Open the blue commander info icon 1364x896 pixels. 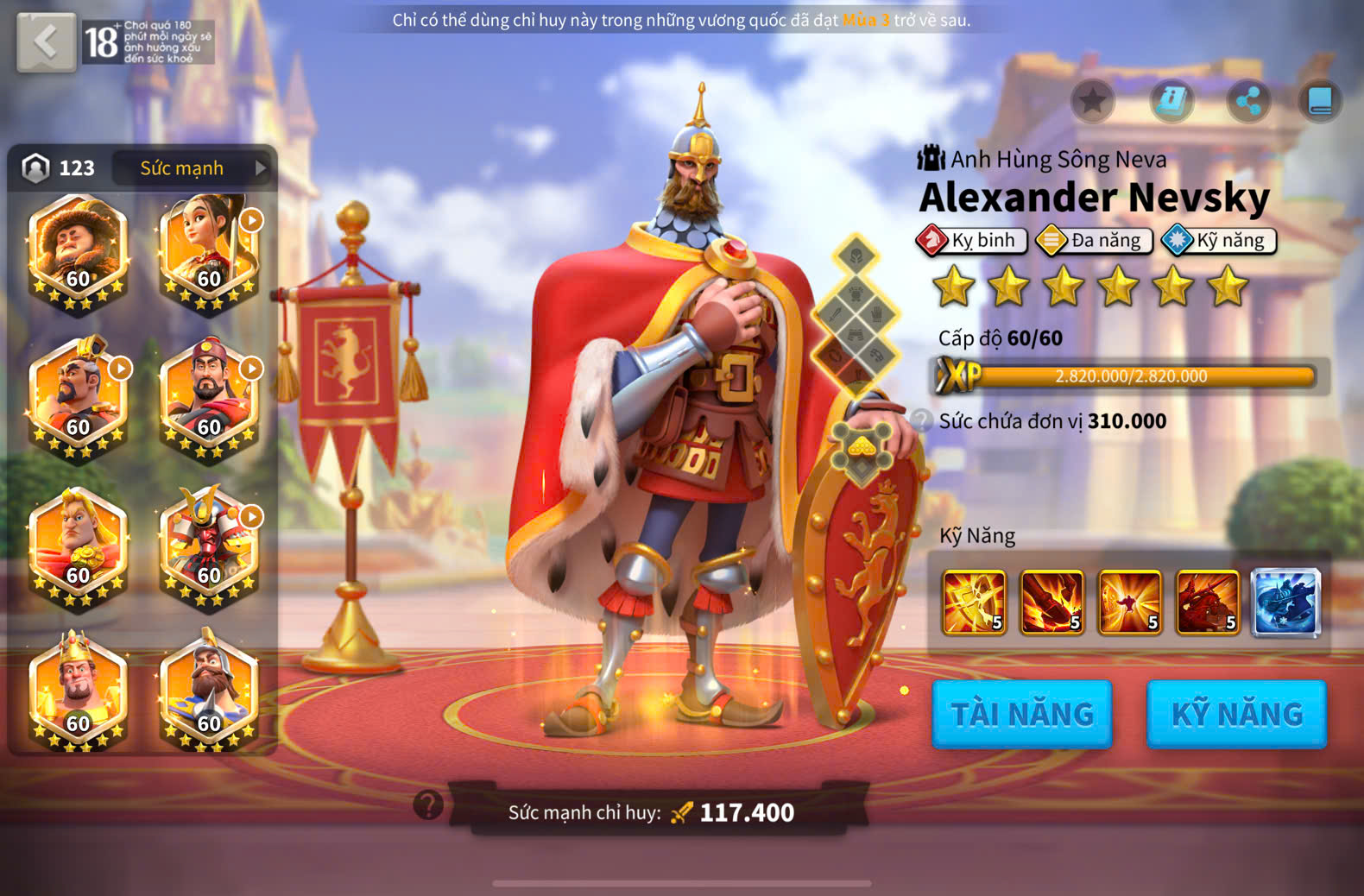pos(1171,101)
